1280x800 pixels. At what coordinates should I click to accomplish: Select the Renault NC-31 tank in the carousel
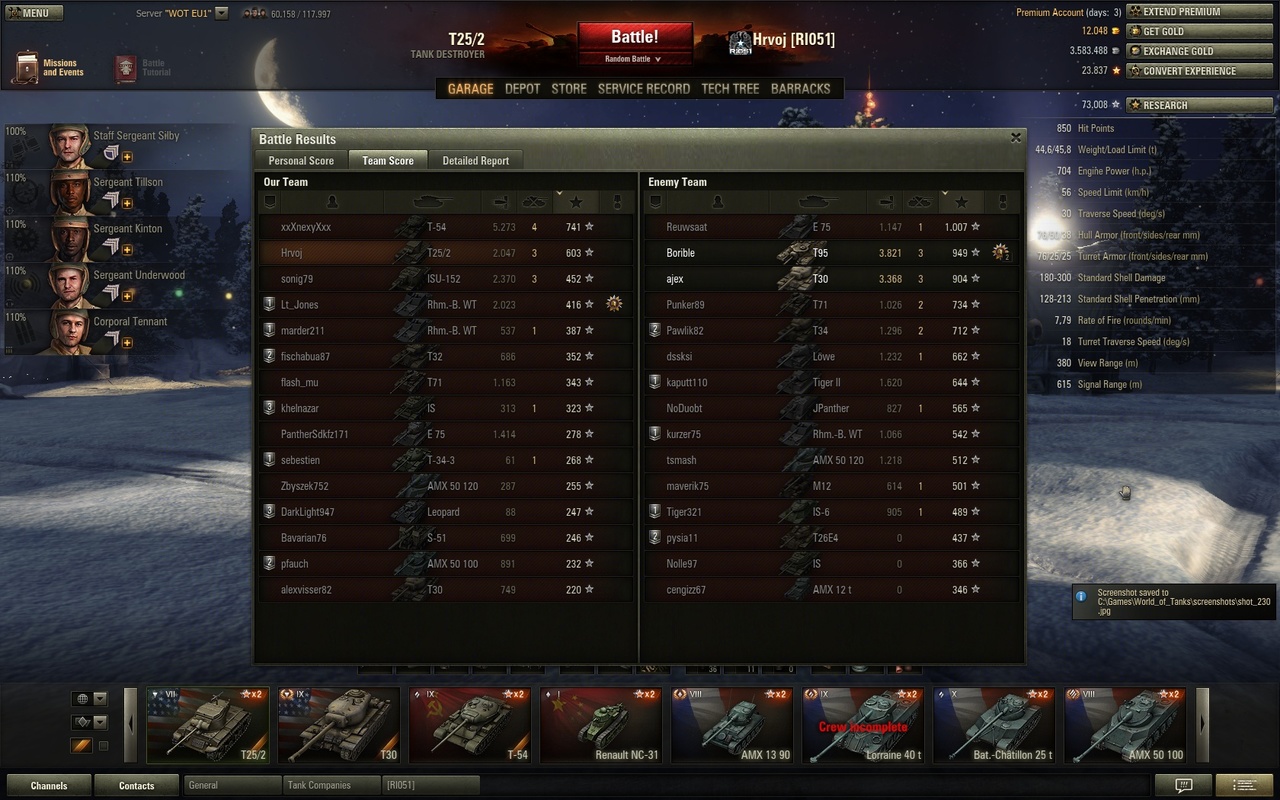pos(598,725)
